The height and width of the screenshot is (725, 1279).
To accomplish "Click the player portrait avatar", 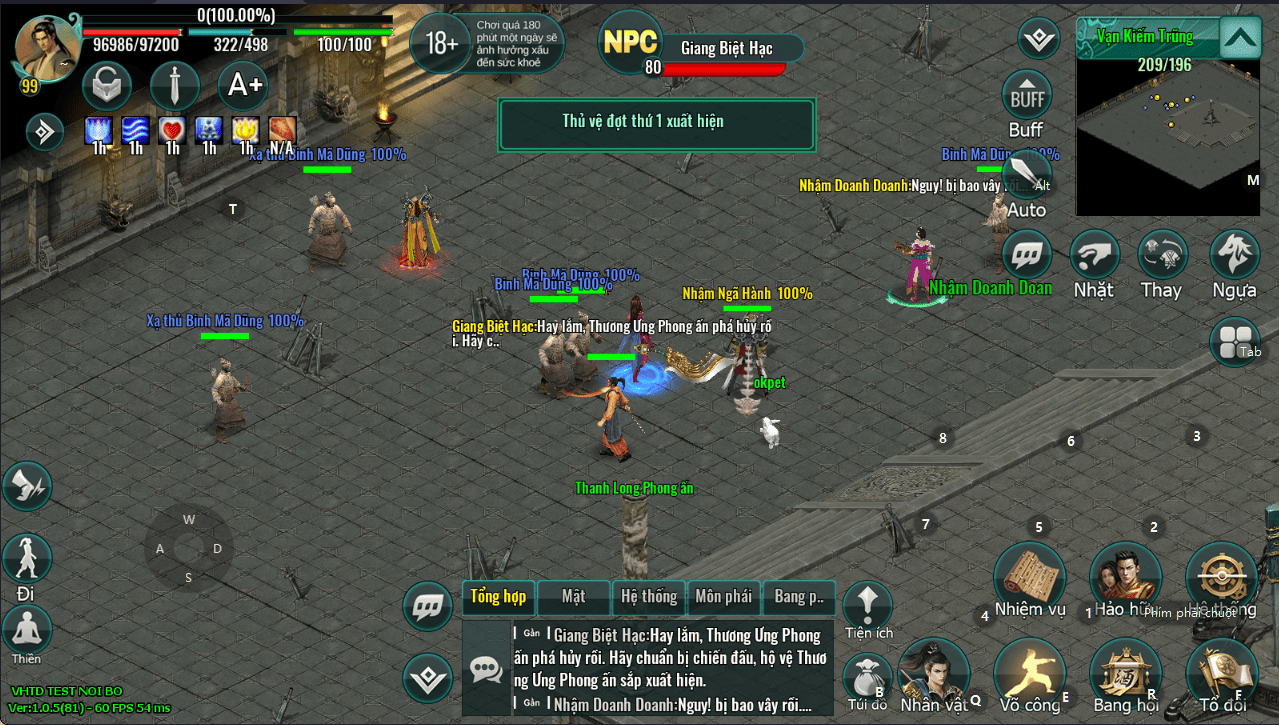I will pyautogui.click(x=47, y=48).
